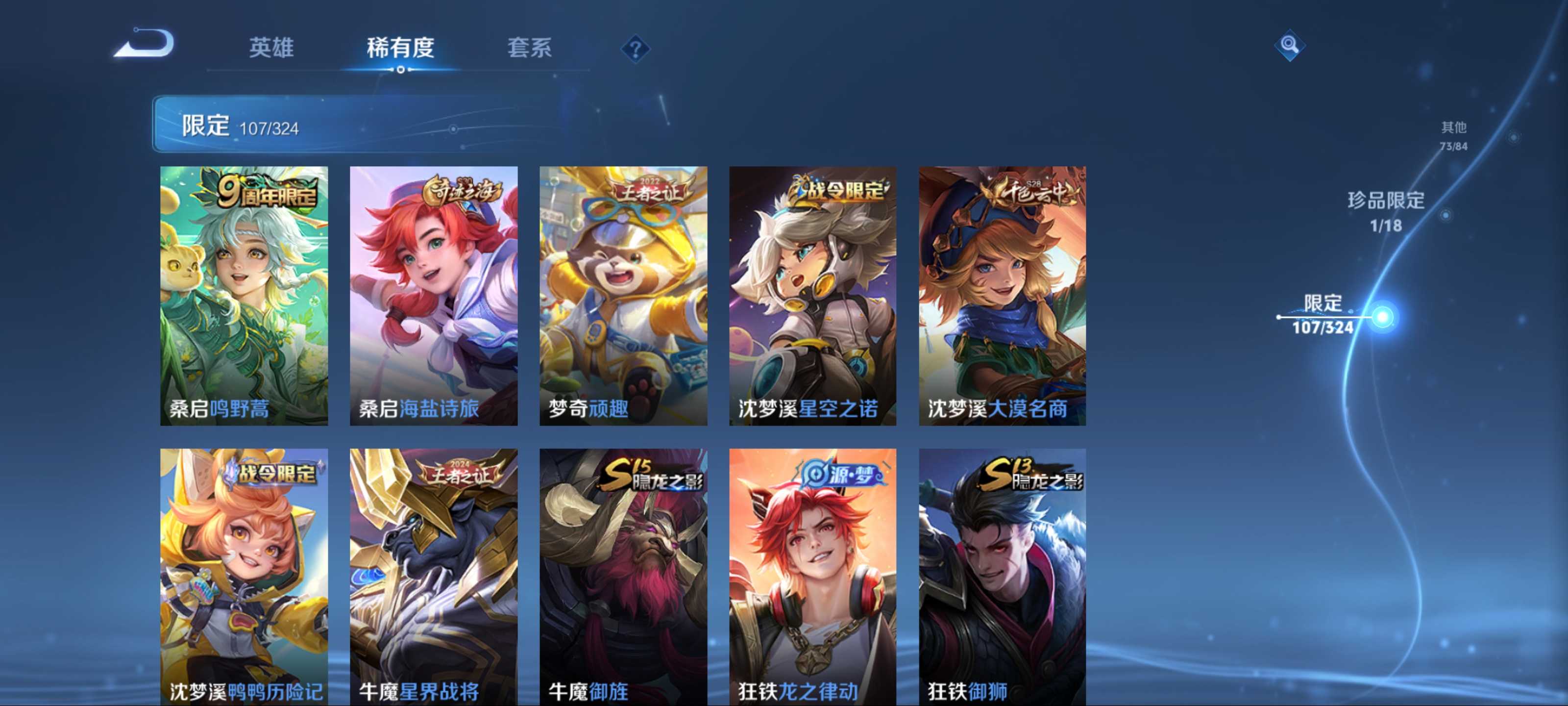Viewport: 1568px width, 706px height.
Task: Open the 桑启 鸣野蒿 skin card
Action: (244, 296)
